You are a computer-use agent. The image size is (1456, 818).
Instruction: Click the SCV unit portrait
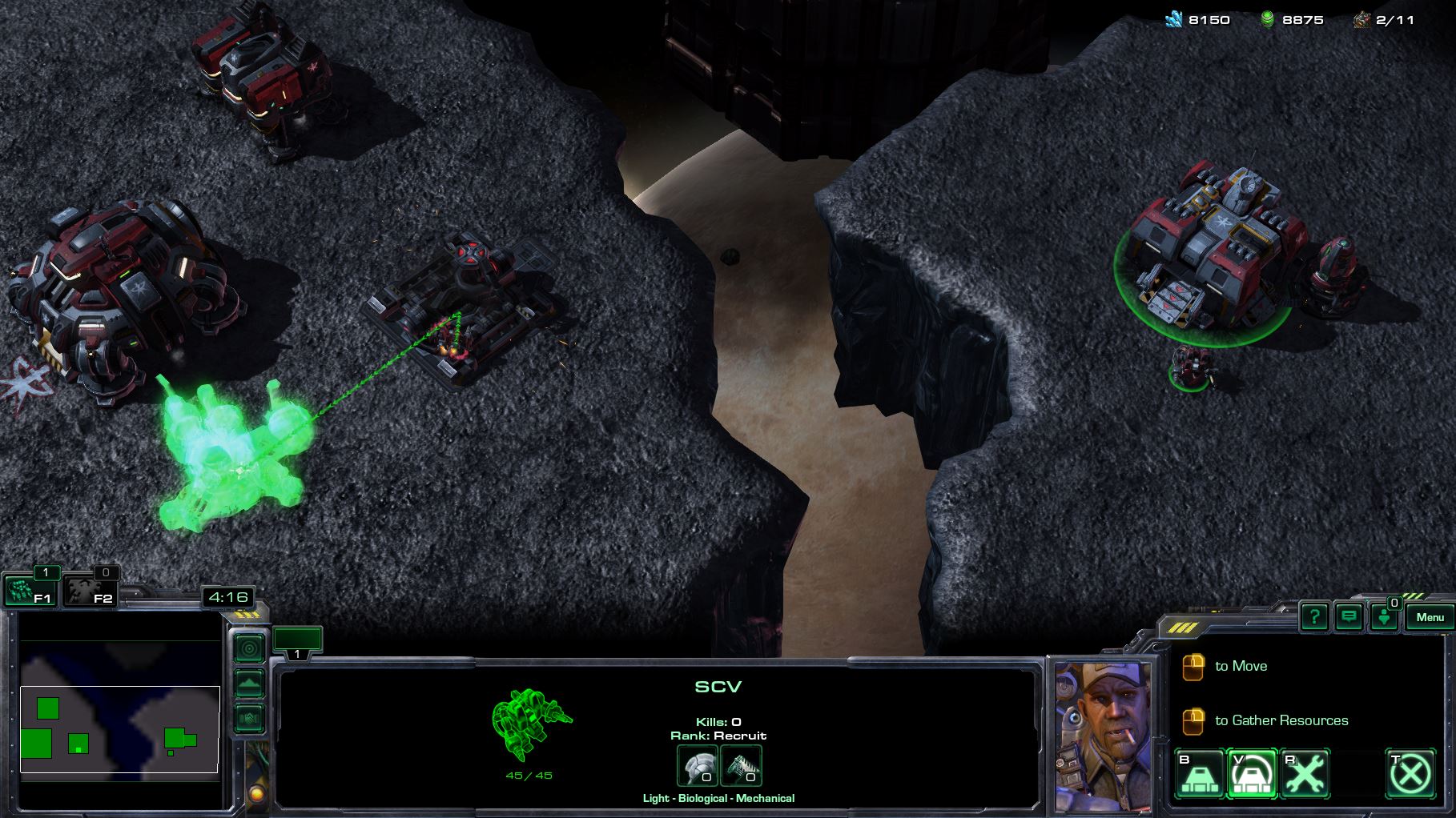pyautogui.click(x=1102, y=736)
